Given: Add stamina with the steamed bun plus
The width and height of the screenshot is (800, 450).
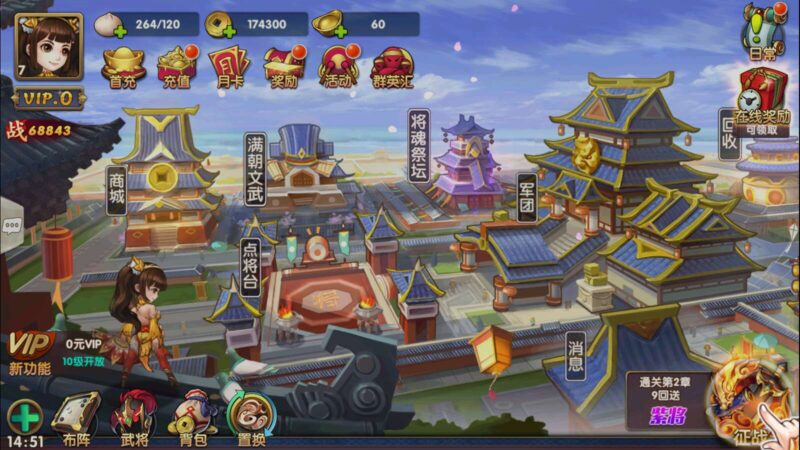Looking at the screenshot, I should coord(121,31).
